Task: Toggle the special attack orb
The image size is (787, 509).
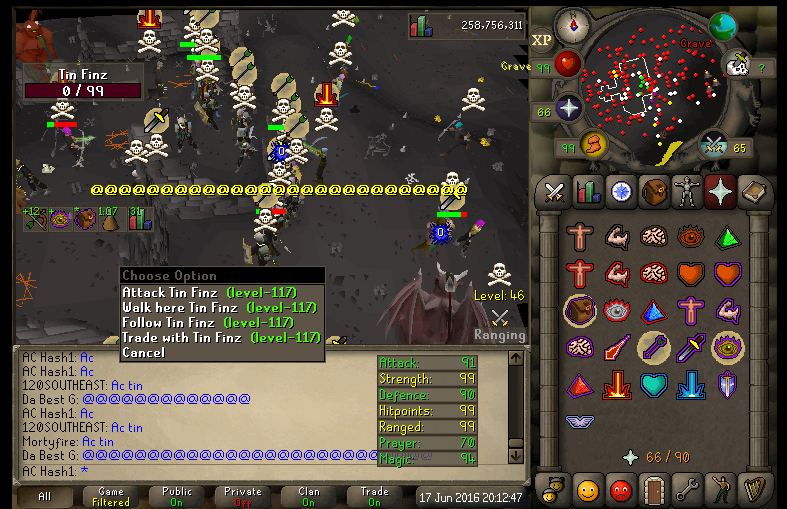Action: click(x=712, y=146)
